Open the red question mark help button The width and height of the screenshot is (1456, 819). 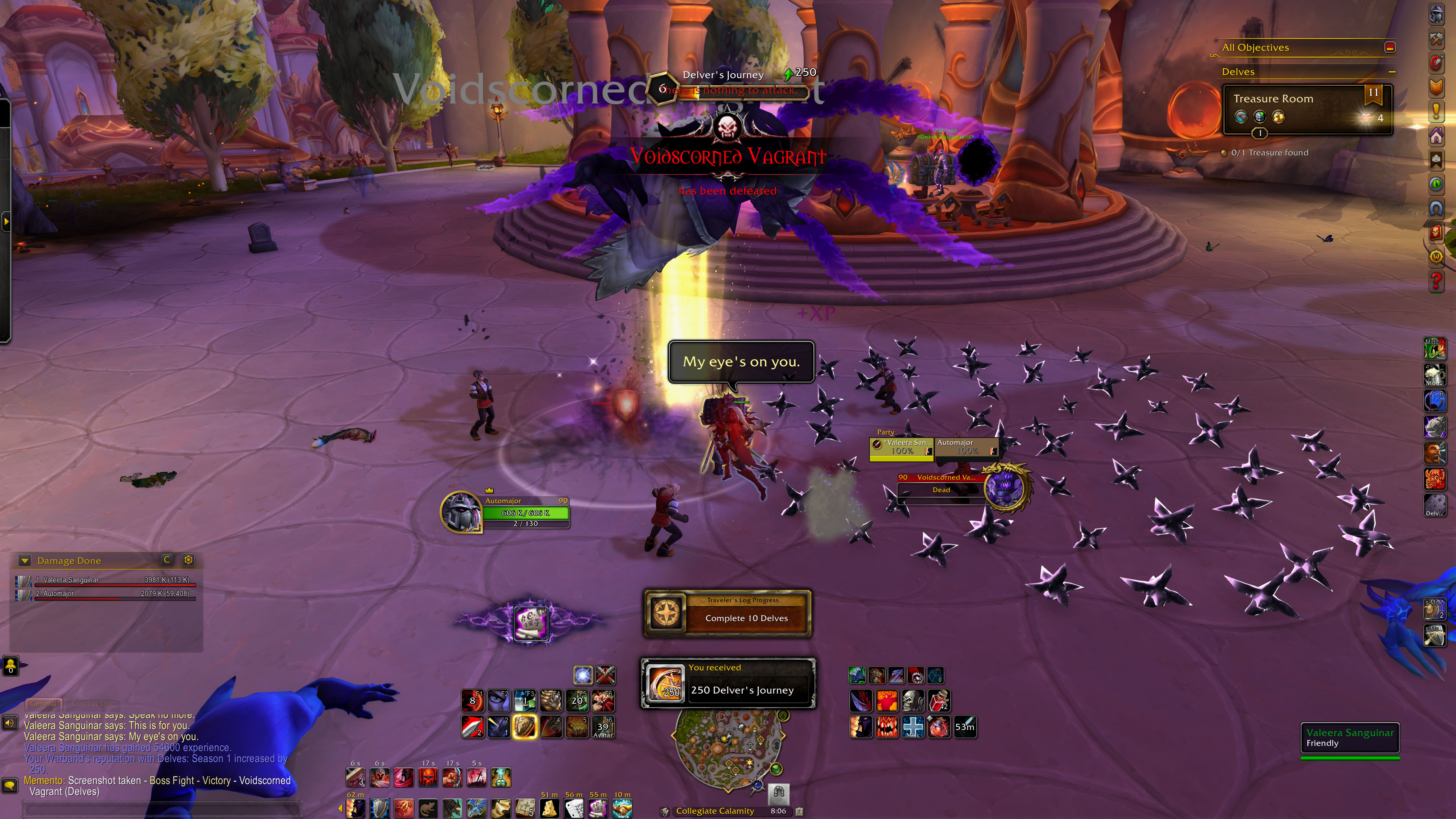coord(1436,281)
